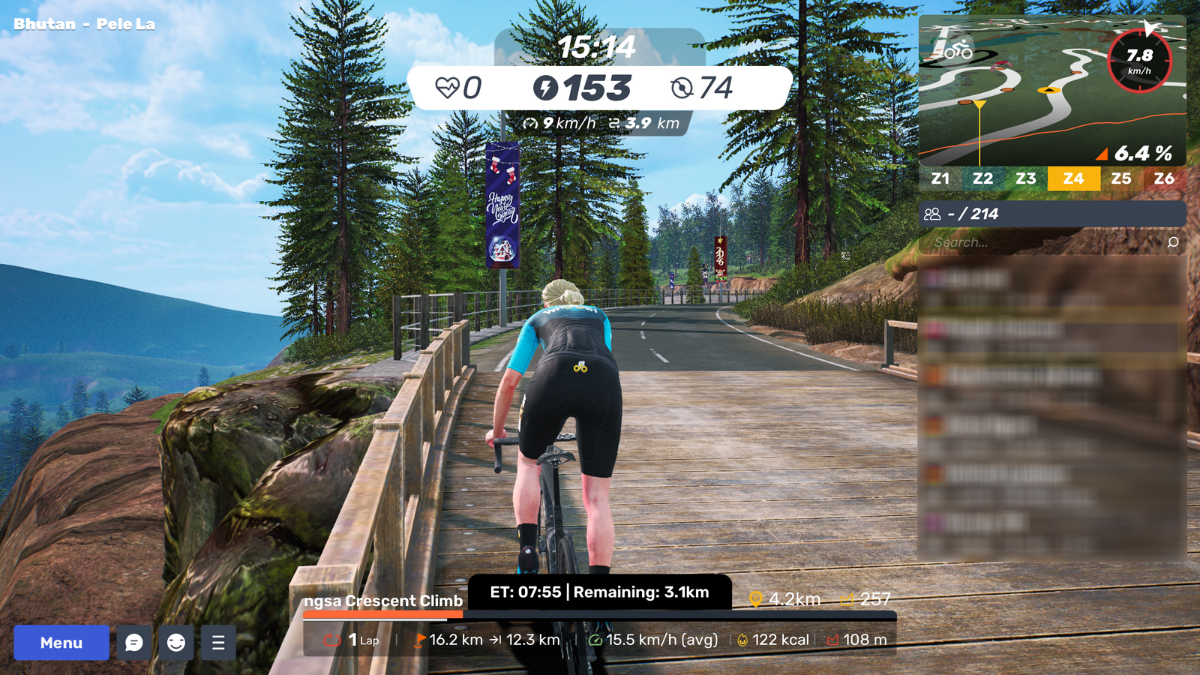Open the smiley face emote button
The height and width of the screenshot is (675, 1200).
pyautogui.click(x=176, y=643)
